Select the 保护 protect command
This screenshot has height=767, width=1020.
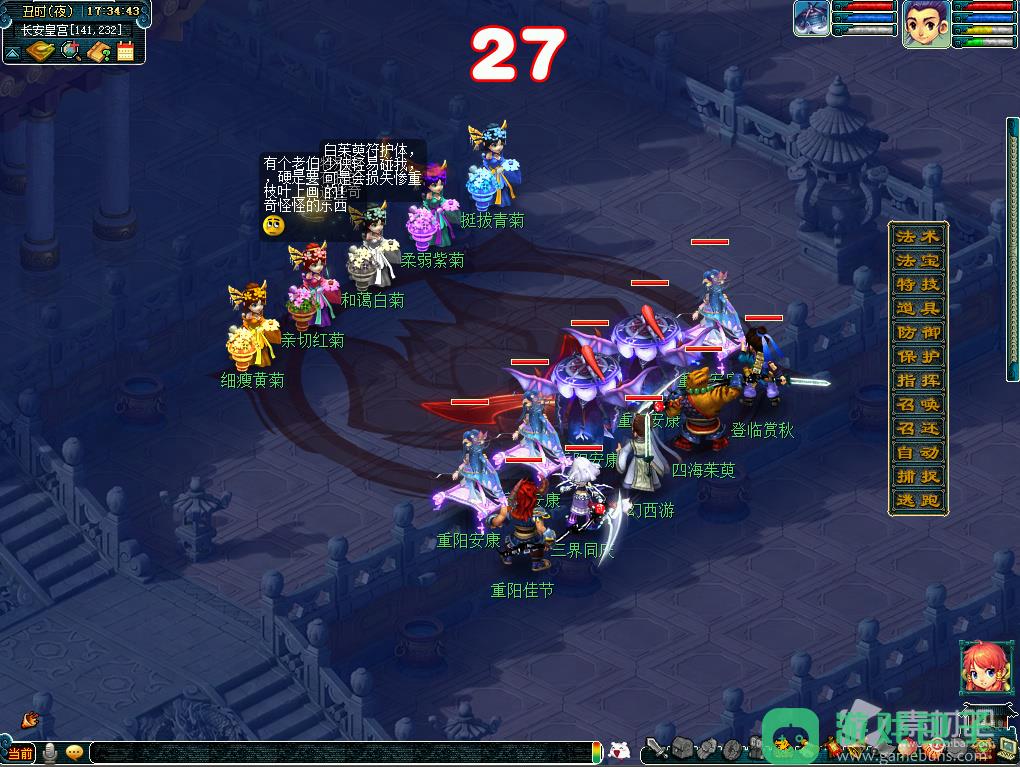point(918,357)
